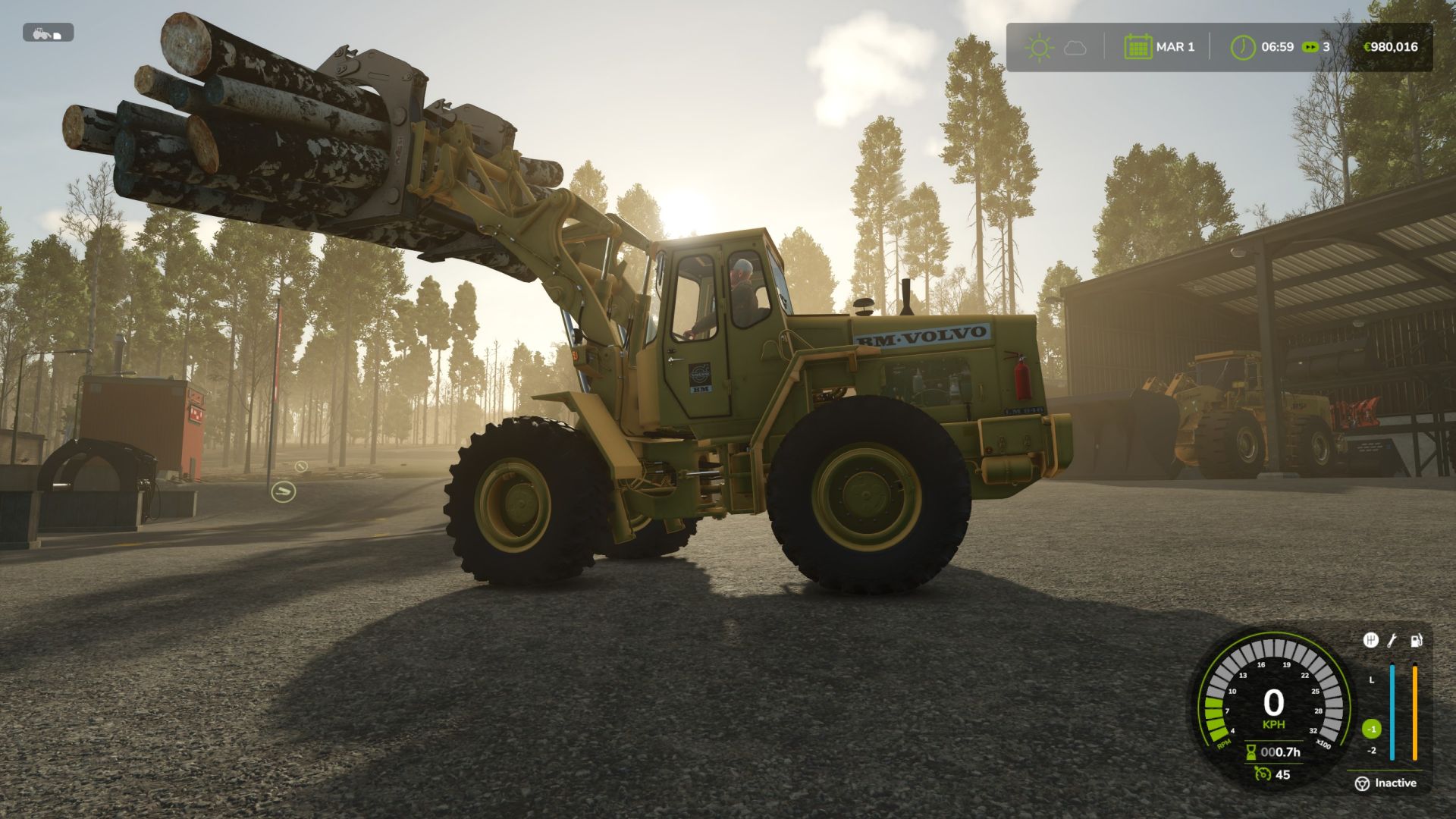
Task: Toggle the cloud forecast icon
Action: (x=1075, y=47)
